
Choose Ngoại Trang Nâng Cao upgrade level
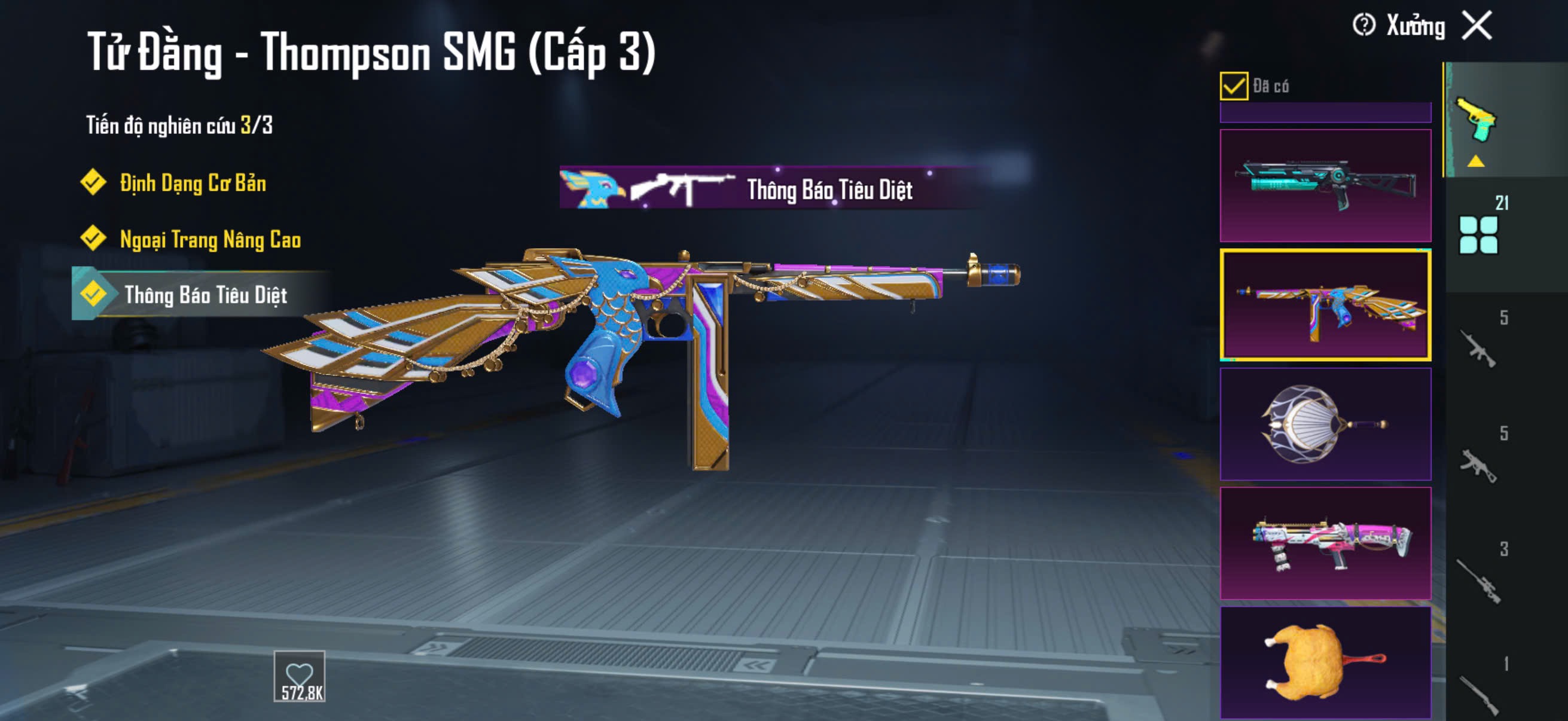coord(210,239)
